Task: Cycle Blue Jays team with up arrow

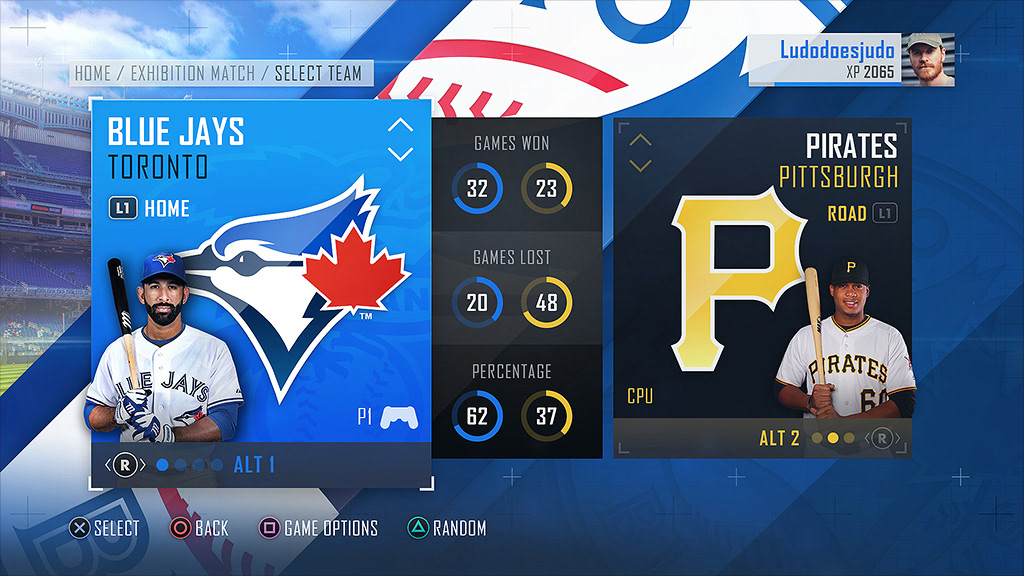Action: 400,126
